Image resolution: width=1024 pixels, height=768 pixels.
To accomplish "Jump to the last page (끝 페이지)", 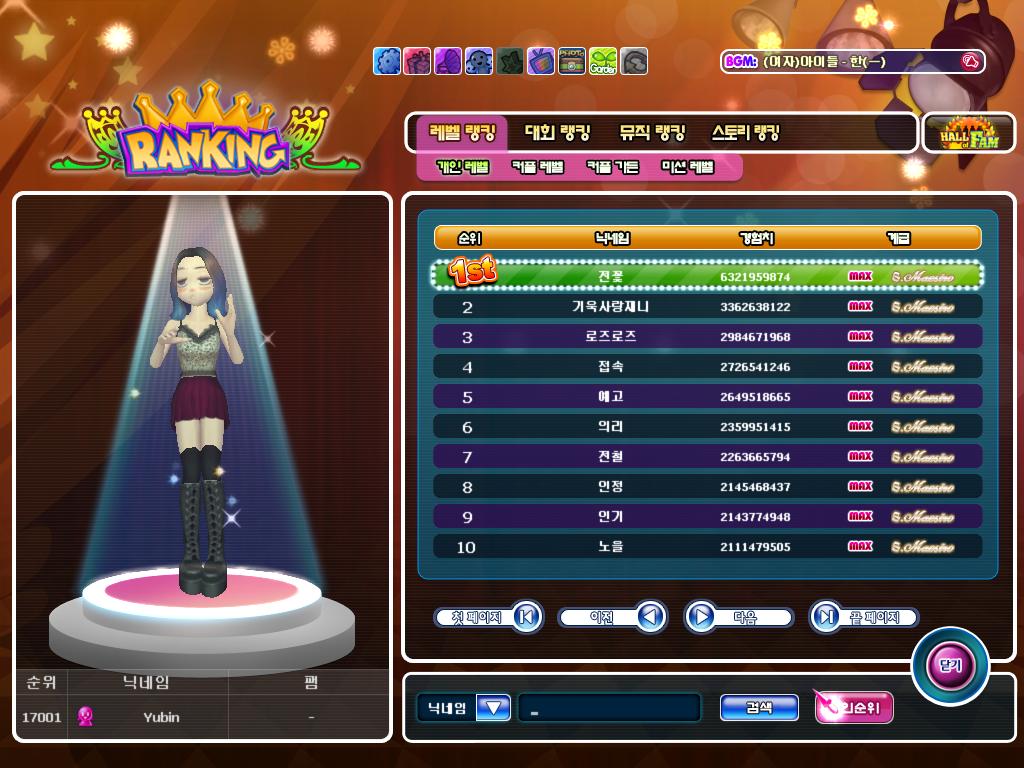I will pos(864,617).
